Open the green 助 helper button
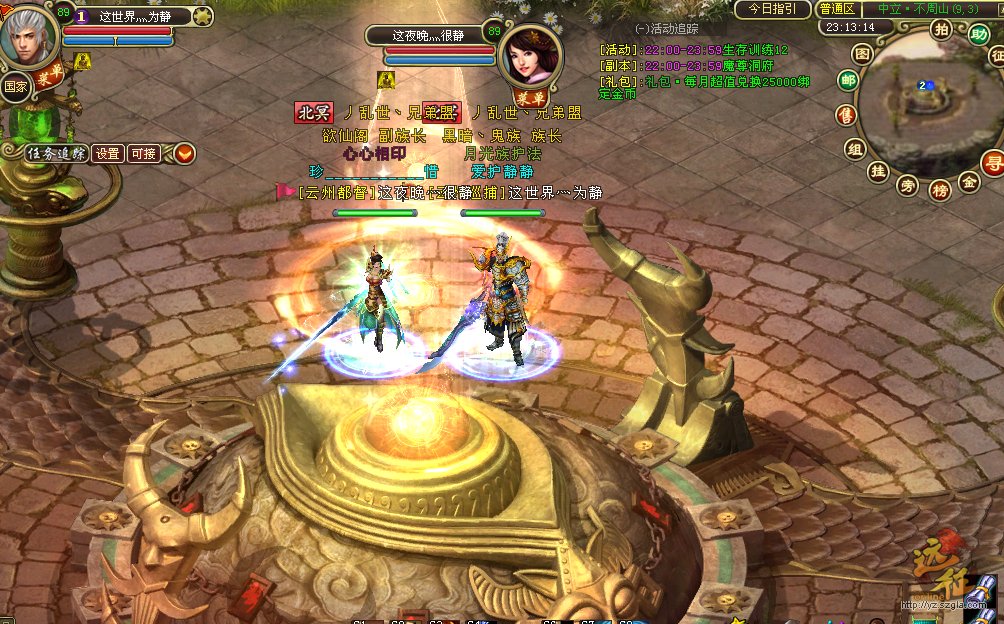The height and width of the screenshot is (624, 1004). (x=978, y=34)
